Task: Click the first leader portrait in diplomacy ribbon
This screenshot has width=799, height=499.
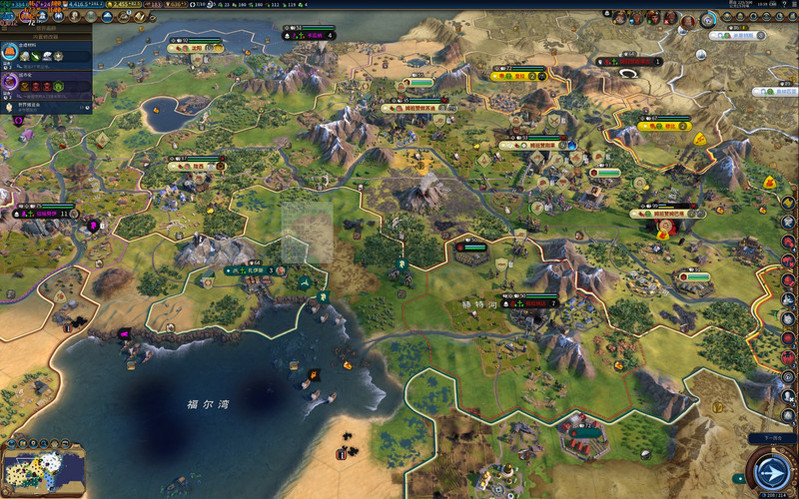Action: pos(621,17)
